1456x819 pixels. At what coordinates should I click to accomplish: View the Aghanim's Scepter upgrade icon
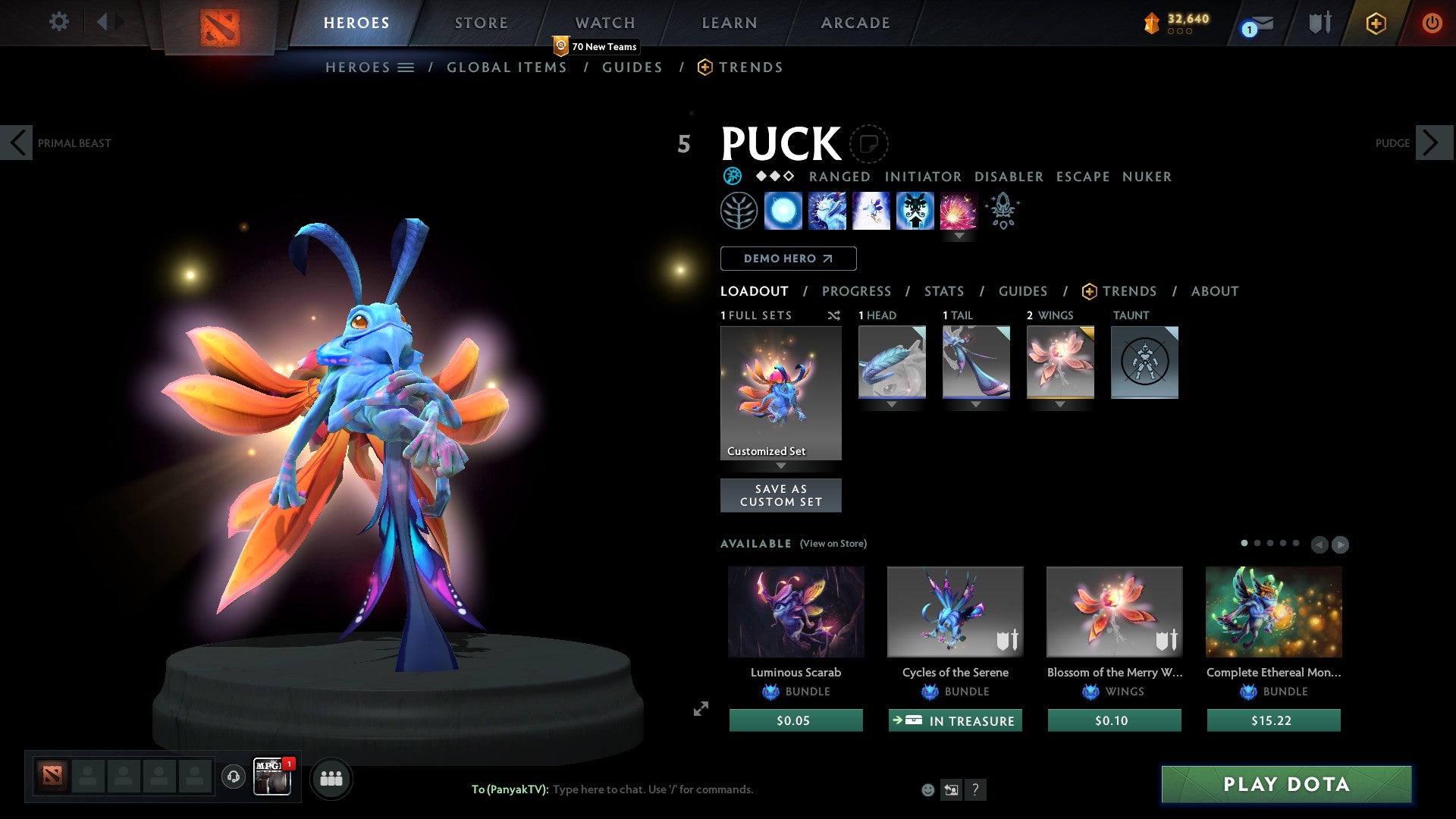1002,211
